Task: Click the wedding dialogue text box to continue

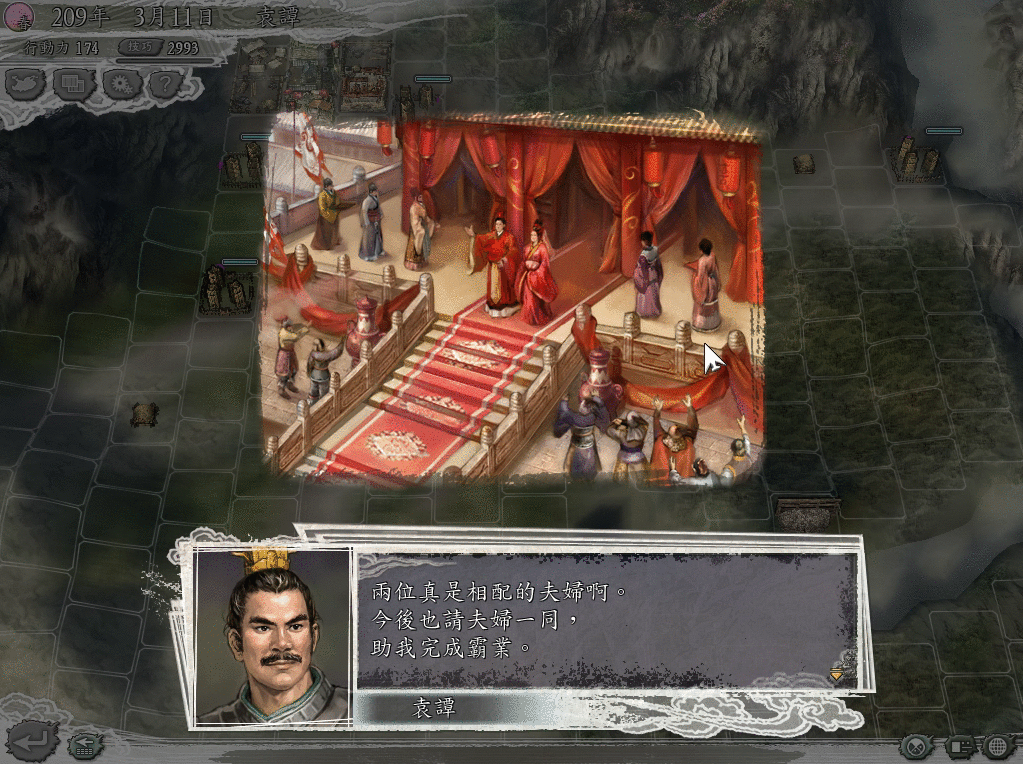Action: (600, 620)
